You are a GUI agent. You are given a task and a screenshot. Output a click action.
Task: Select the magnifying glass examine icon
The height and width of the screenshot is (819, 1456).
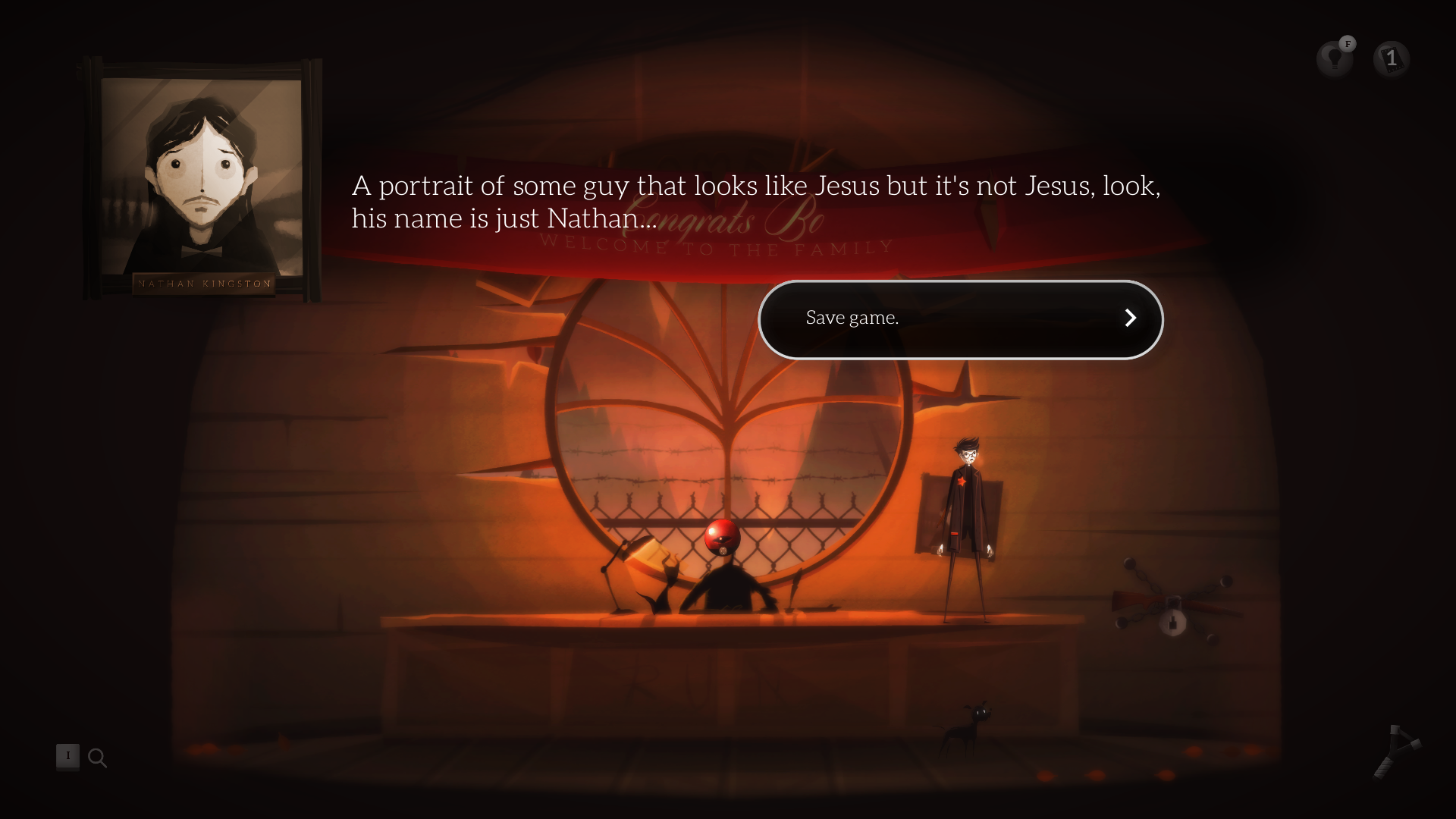click(x=97, y=758)
